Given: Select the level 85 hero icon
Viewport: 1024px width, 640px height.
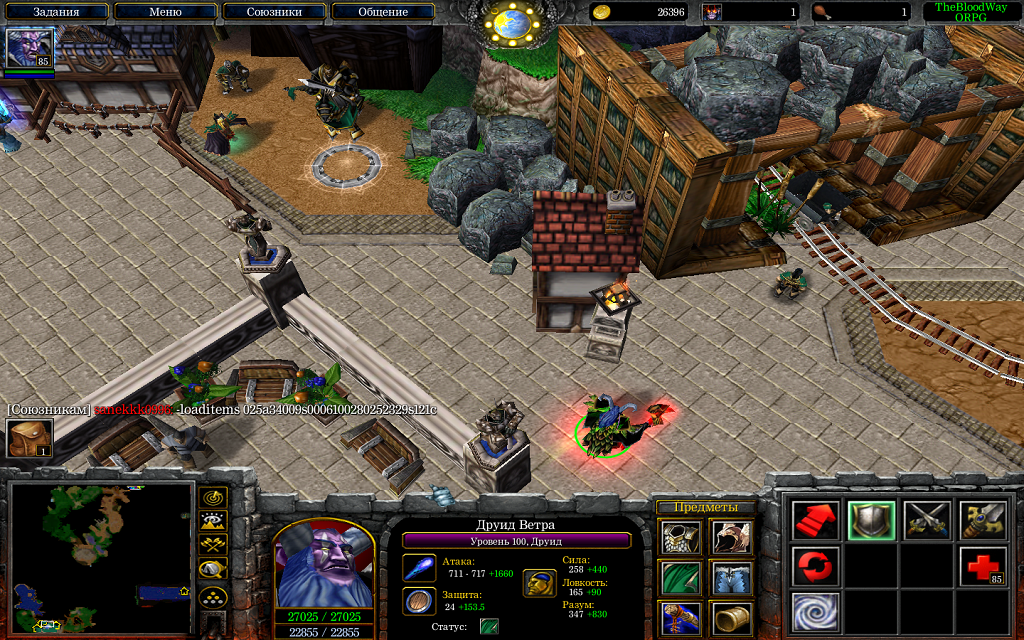Looking at the screenshot, I should click(x=29, y=48).
